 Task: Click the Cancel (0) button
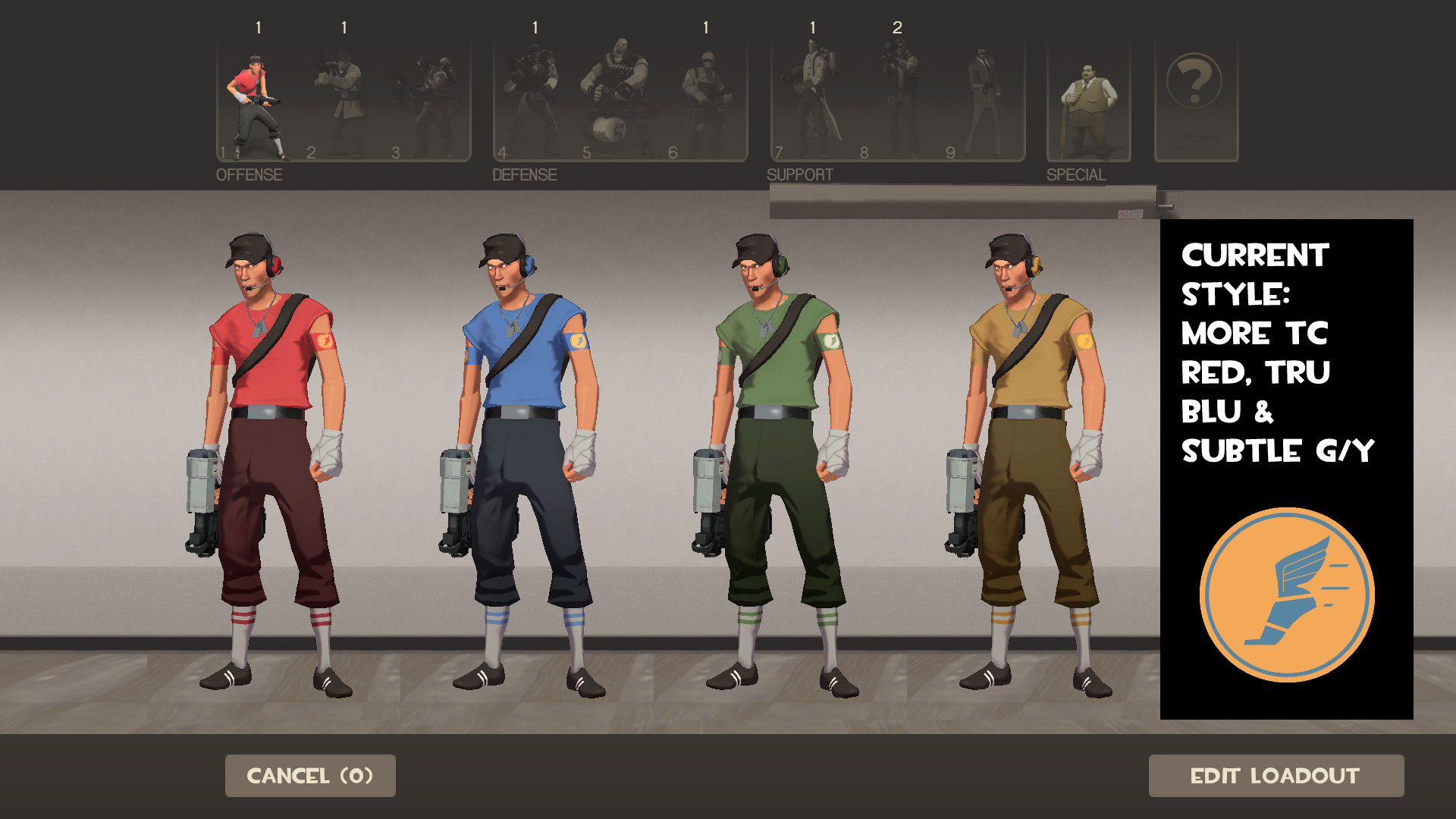coord(309,776)
